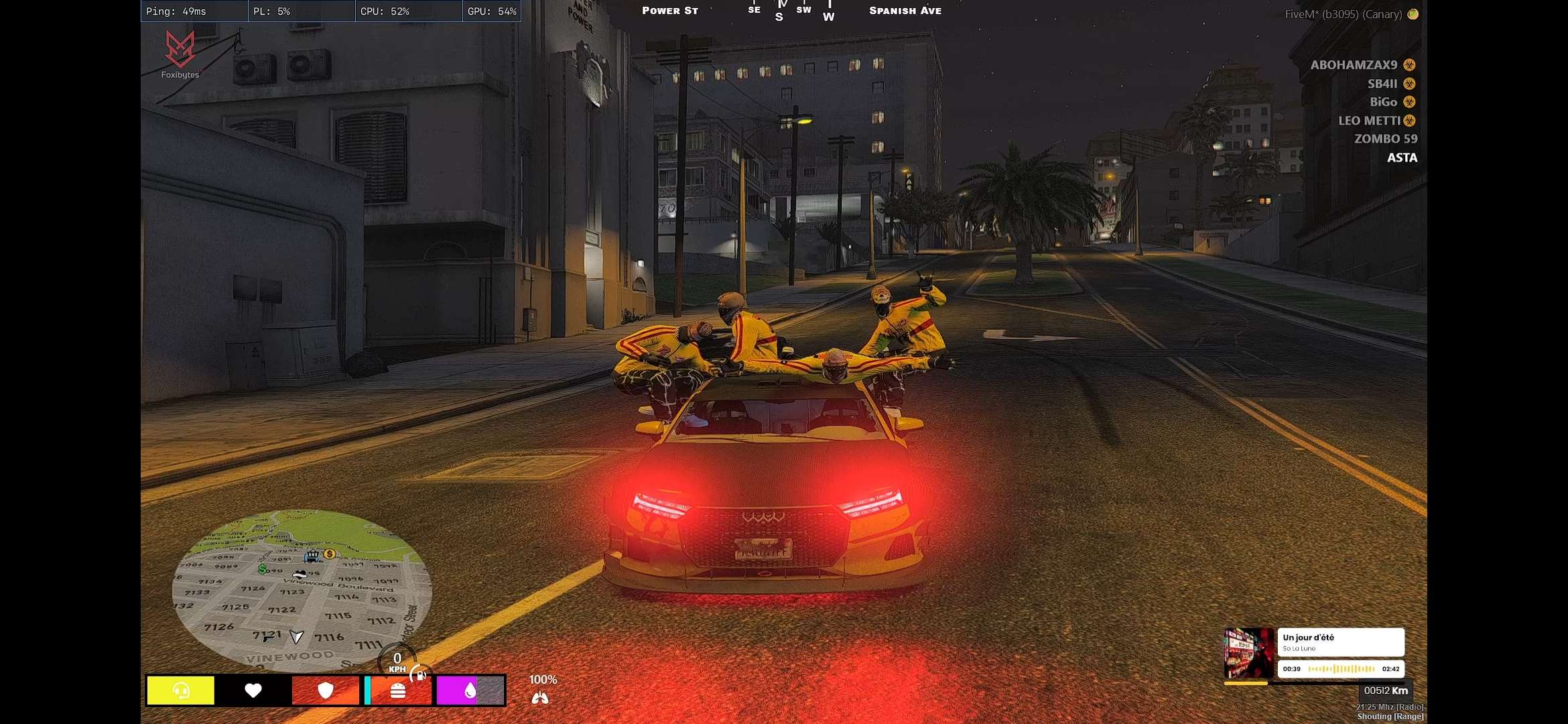Click the shield armor icon
1568x724 pixels.
326,690
